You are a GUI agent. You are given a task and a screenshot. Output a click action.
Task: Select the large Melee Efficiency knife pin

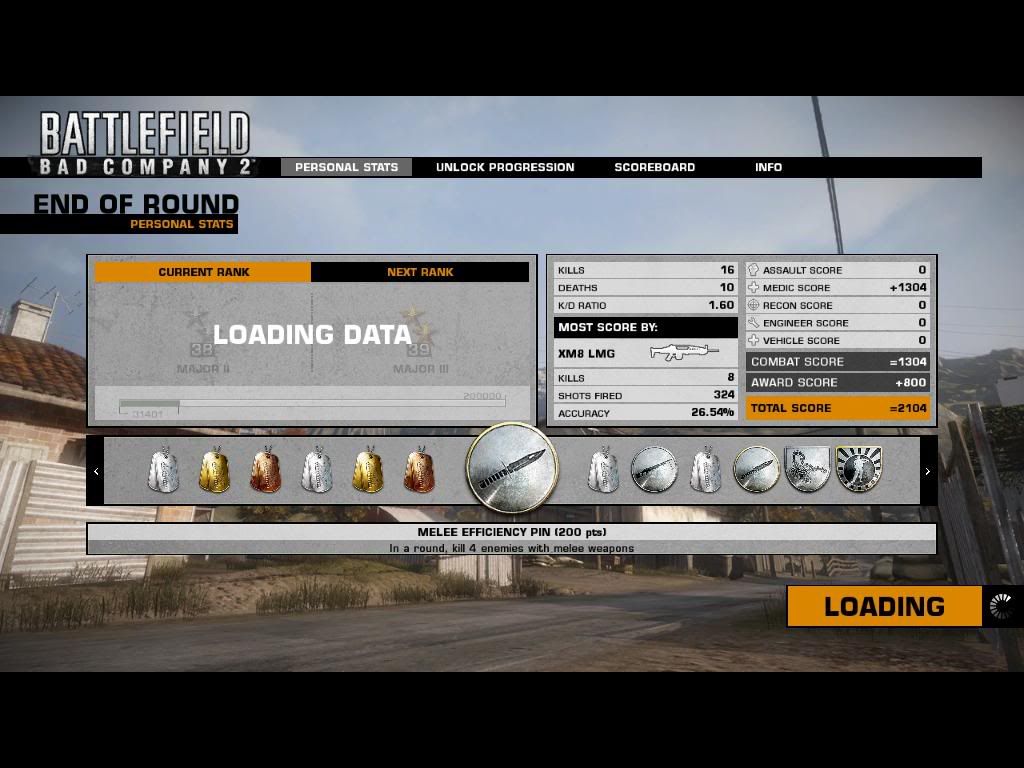coord(511,469)
